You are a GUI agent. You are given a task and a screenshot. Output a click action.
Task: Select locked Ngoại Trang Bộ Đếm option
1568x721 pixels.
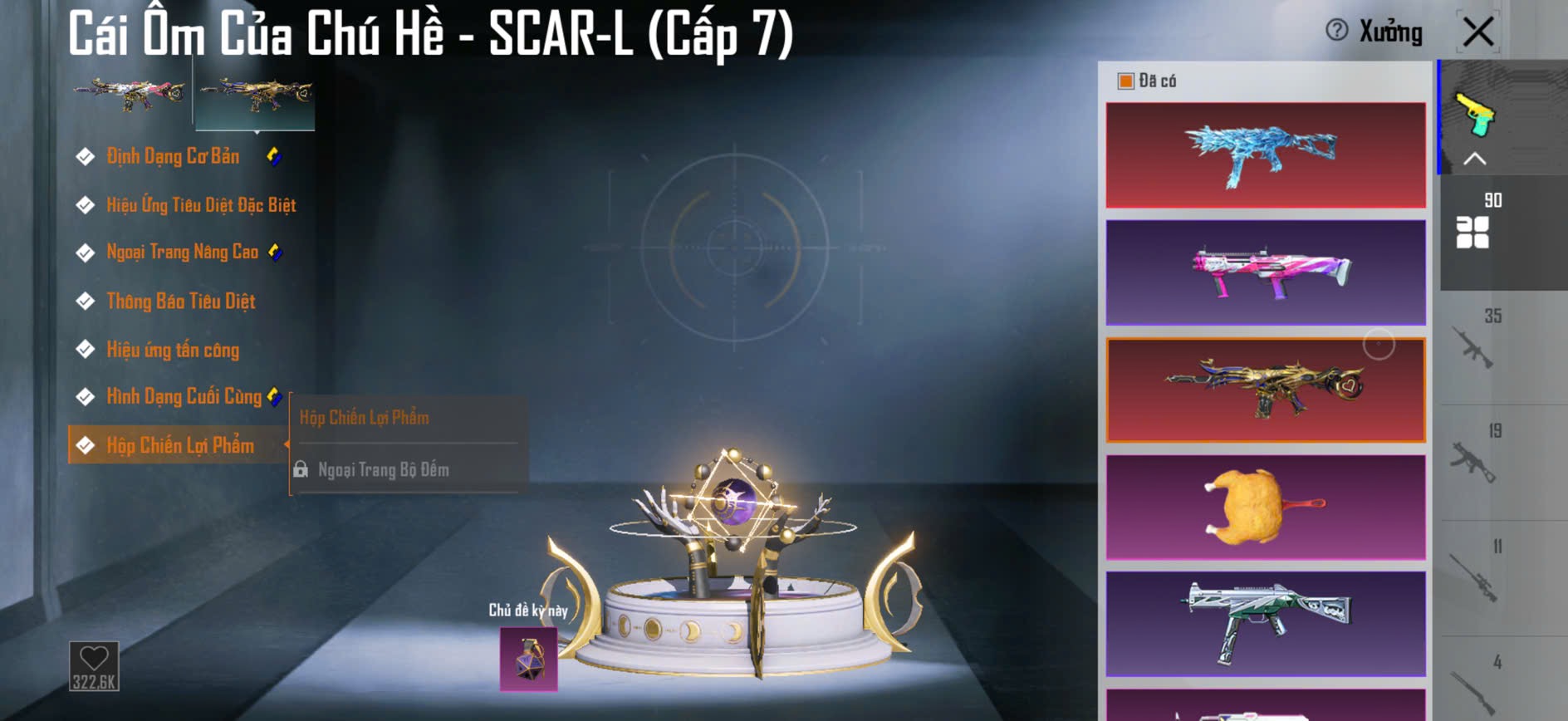383,470
